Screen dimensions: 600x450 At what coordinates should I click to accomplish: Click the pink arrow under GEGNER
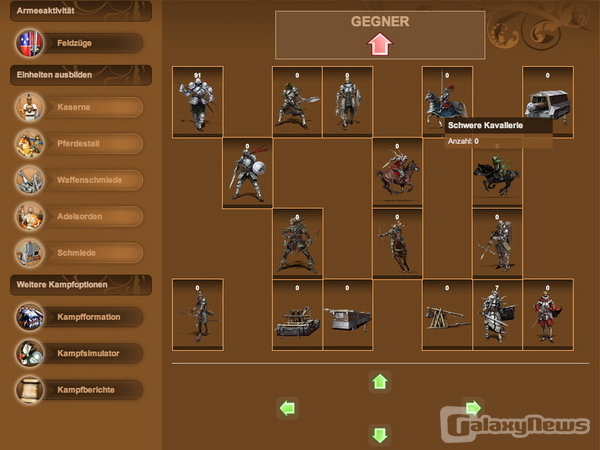[379, 44]
